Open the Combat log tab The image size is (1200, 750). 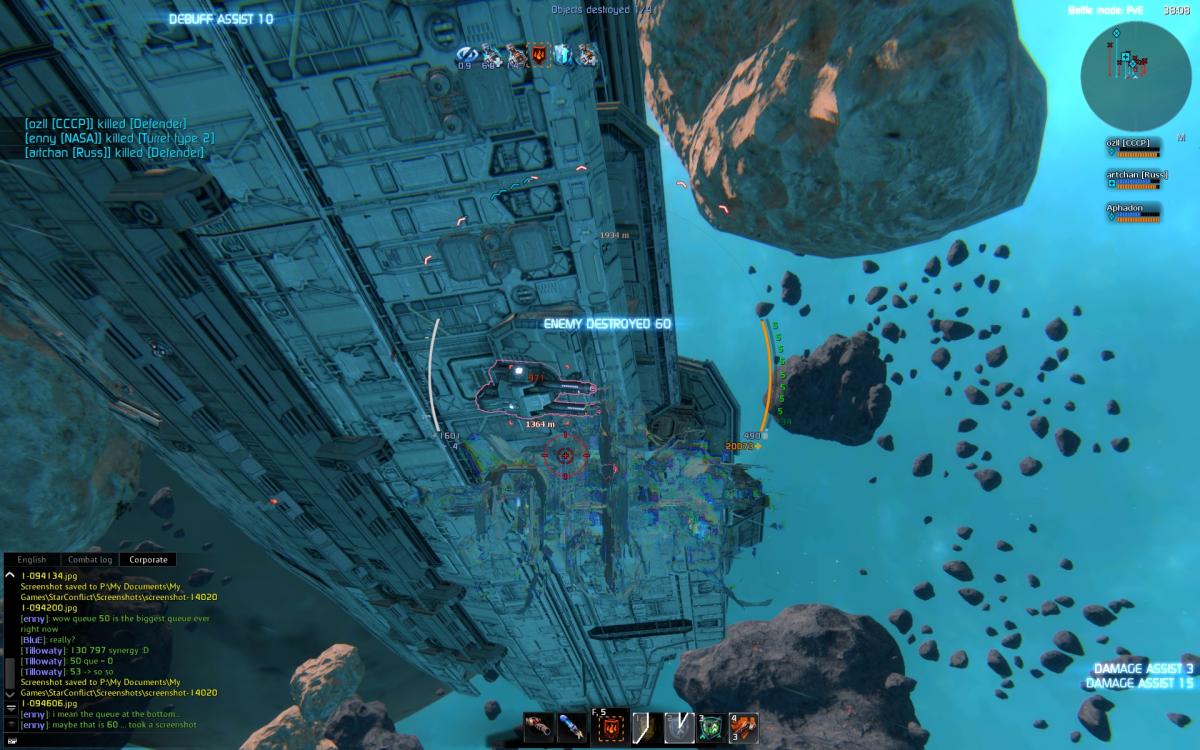pos(90,560)
